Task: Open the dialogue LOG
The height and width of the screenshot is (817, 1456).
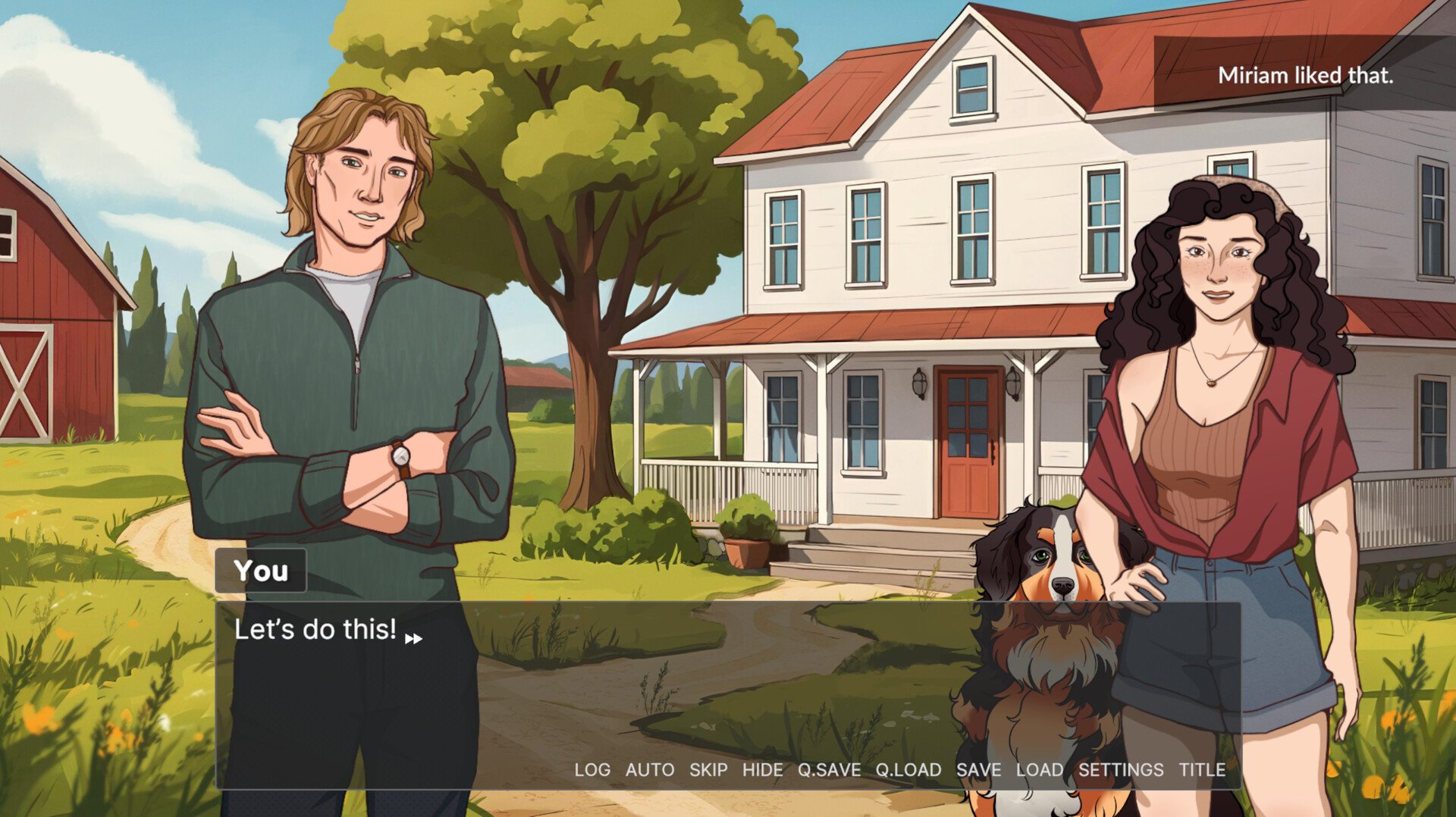Action: point(591,770)
